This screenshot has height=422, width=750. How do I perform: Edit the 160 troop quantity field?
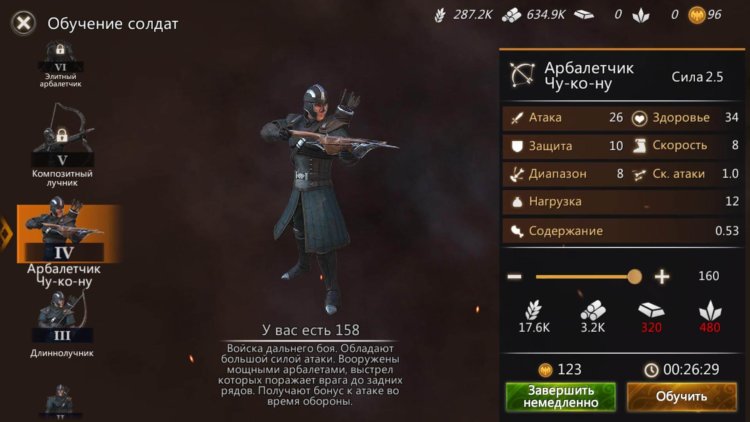click(708, 277)
